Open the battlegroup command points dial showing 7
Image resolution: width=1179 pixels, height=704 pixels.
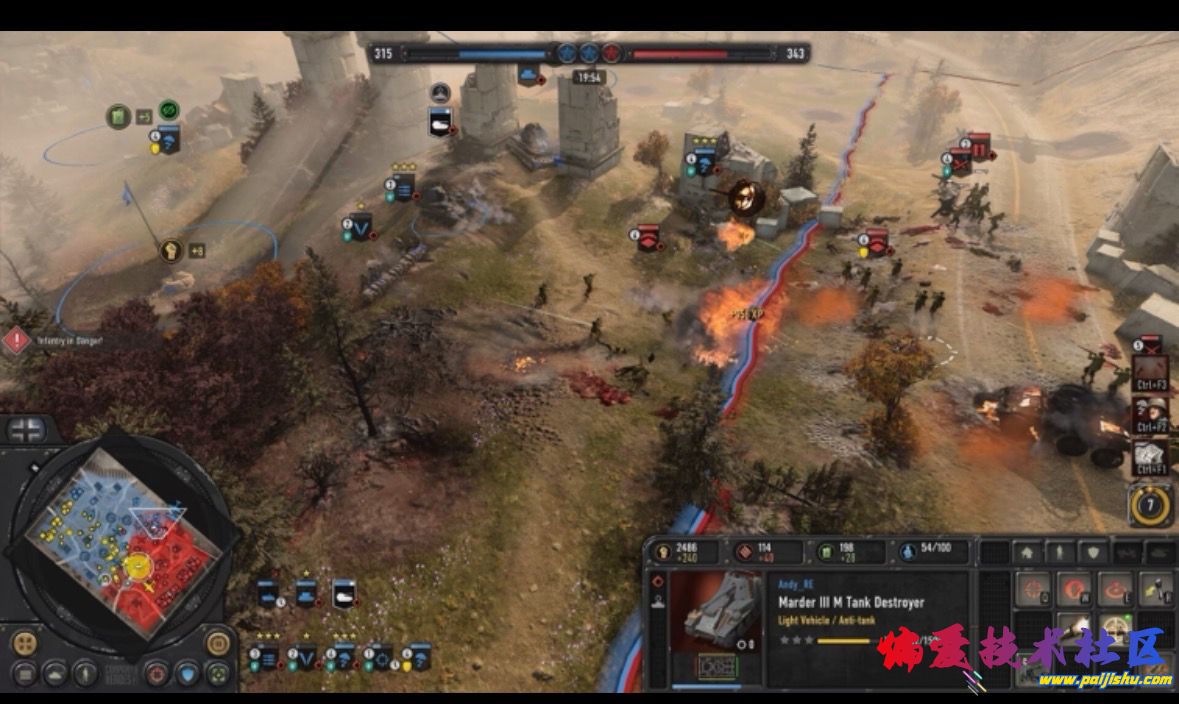pyautogui.click(x=1150, y=504)
